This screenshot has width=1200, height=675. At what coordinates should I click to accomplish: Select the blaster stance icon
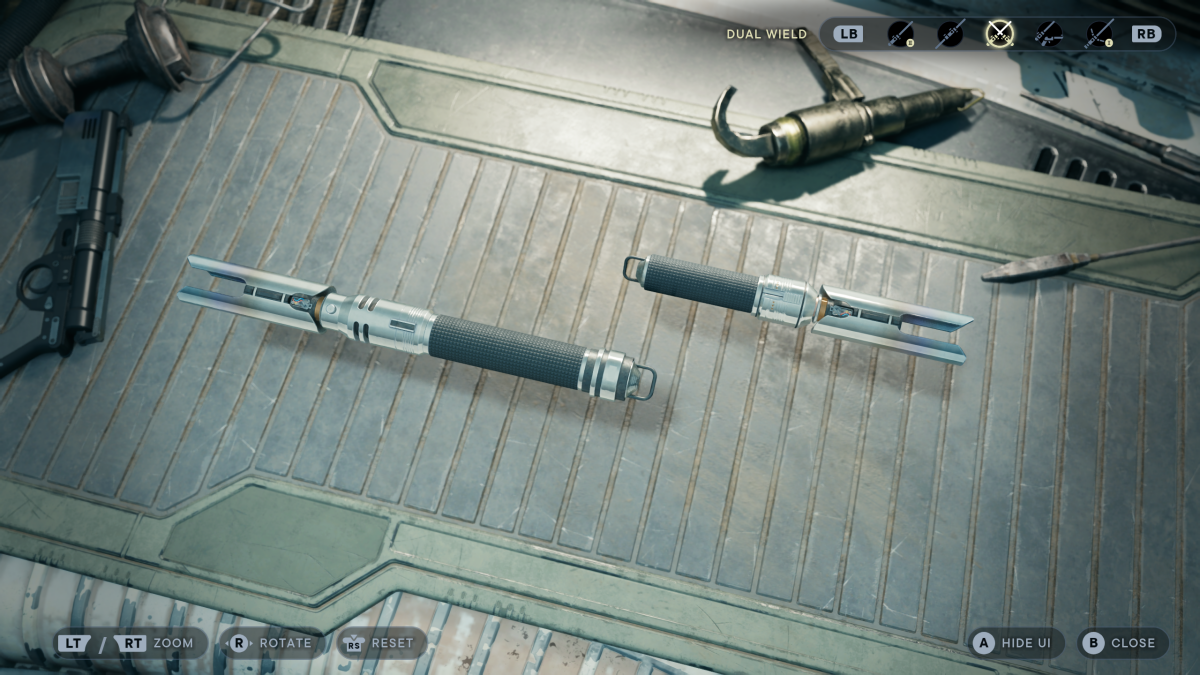1049,34
